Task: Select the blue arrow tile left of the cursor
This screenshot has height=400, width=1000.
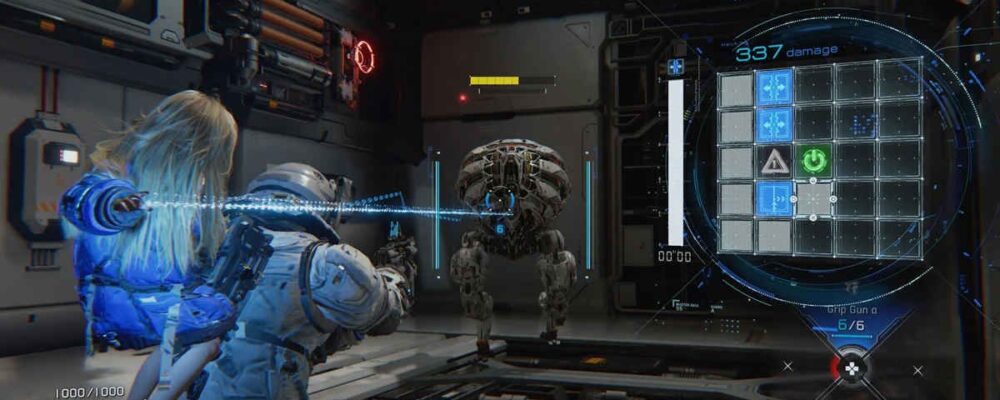Action: click(x=774, y=199)
